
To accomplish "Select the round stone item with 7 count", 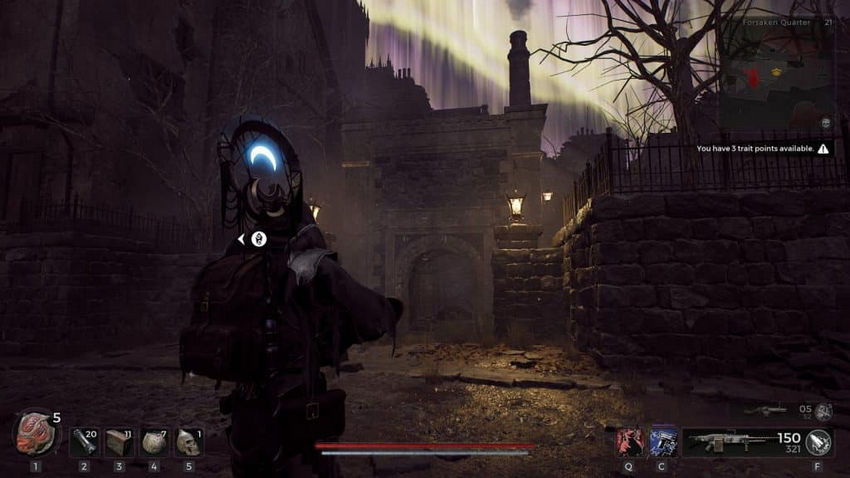I will 154,442.
